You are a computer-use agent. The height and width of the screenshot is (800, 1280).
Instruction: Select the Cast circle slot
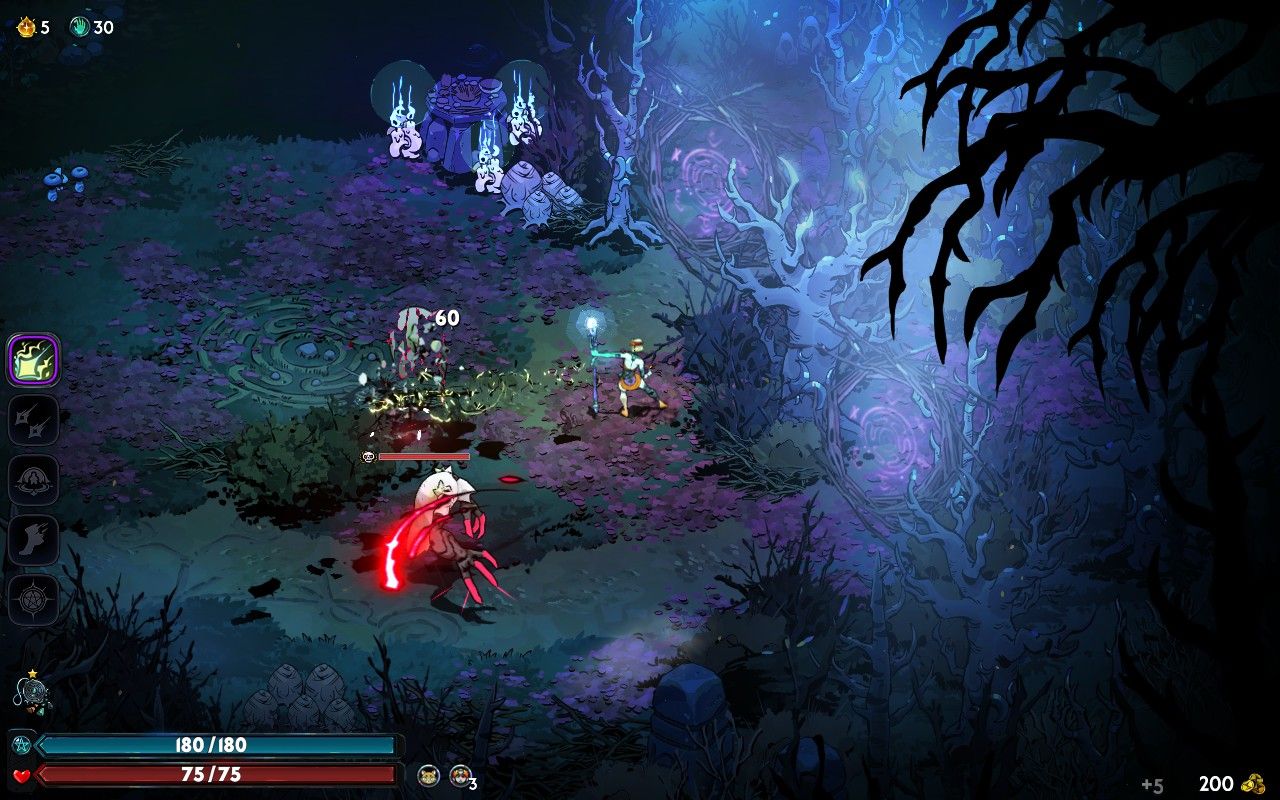[x=34, y=480]
